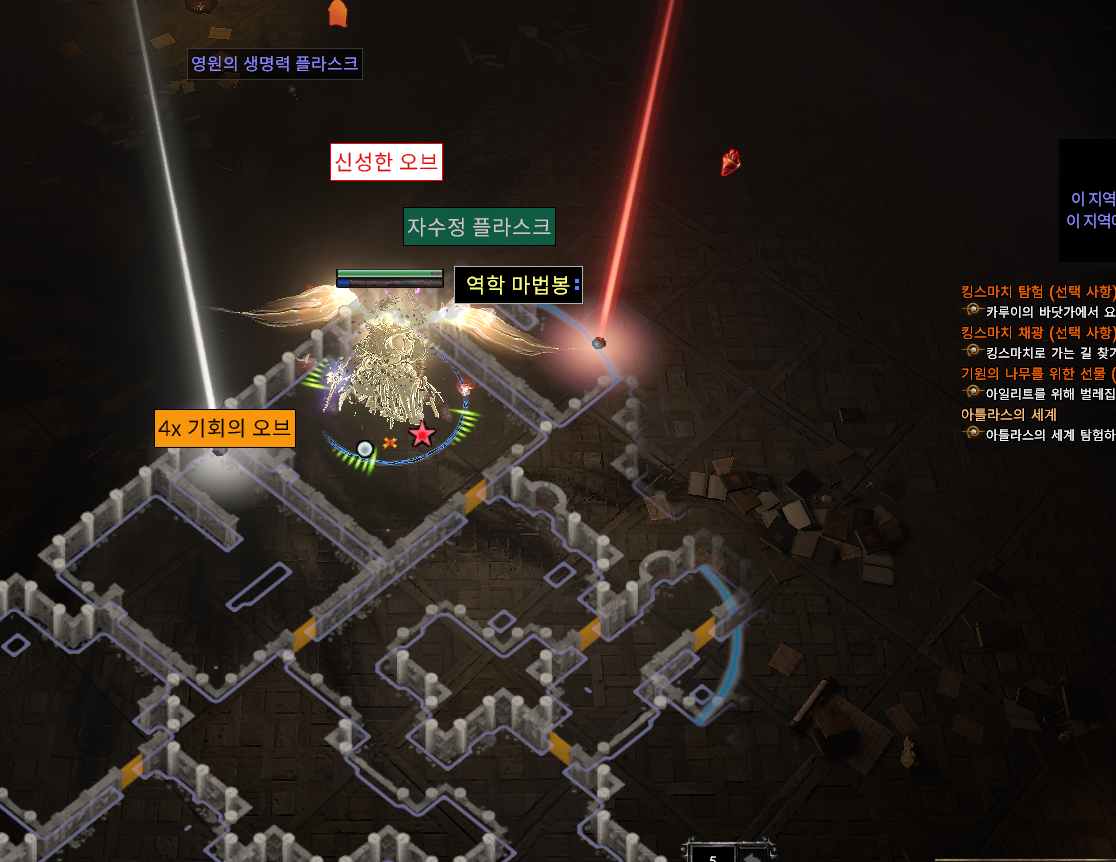Open the 기원의 나무를 위한 선물 quest
Image resolution: width=1116 pixels, height=862 pixels.
tap(1037, 373)
